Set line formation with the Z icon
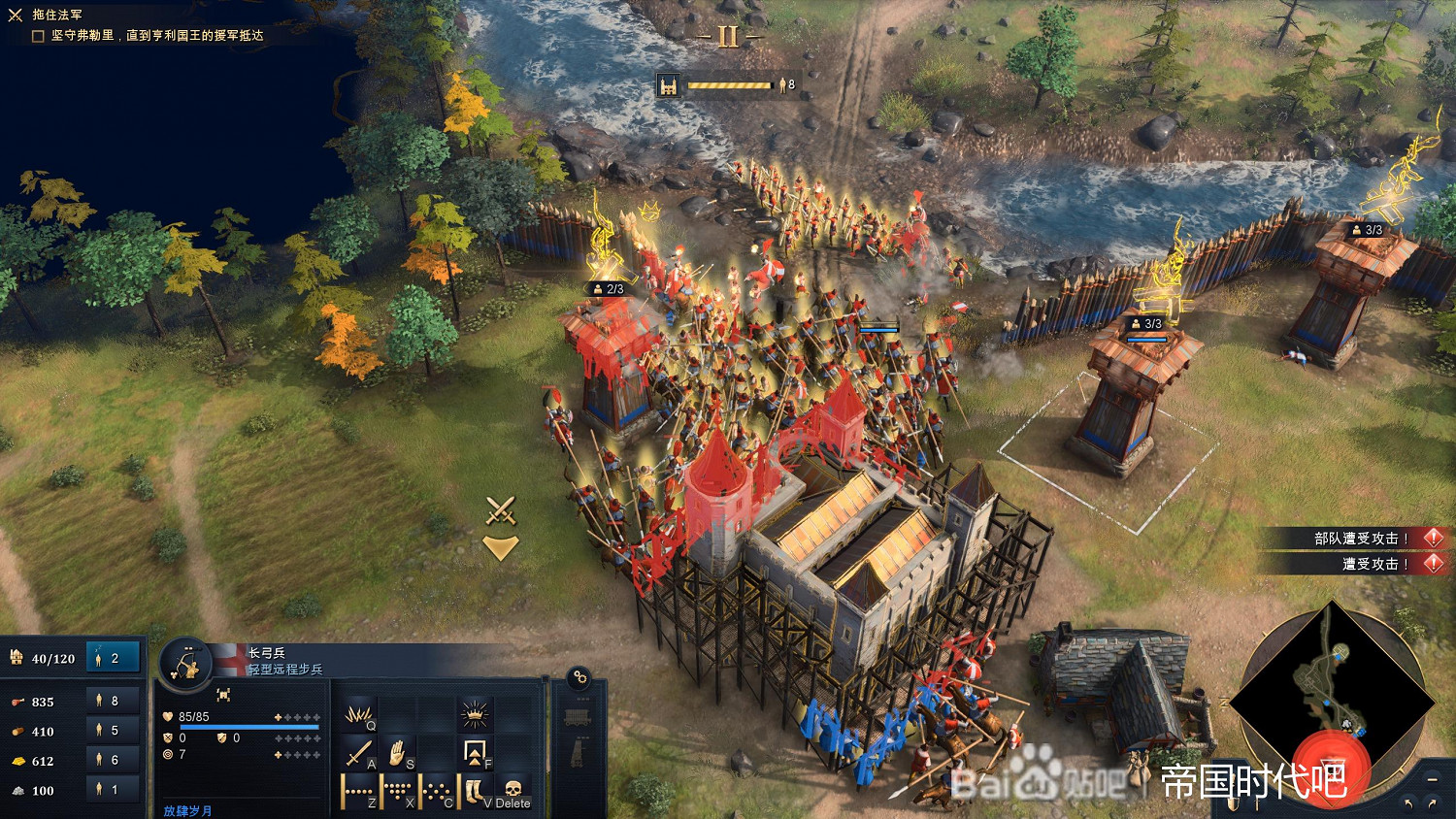The height and width of the screenshot is (819, 1456). [x=358, y=792]
